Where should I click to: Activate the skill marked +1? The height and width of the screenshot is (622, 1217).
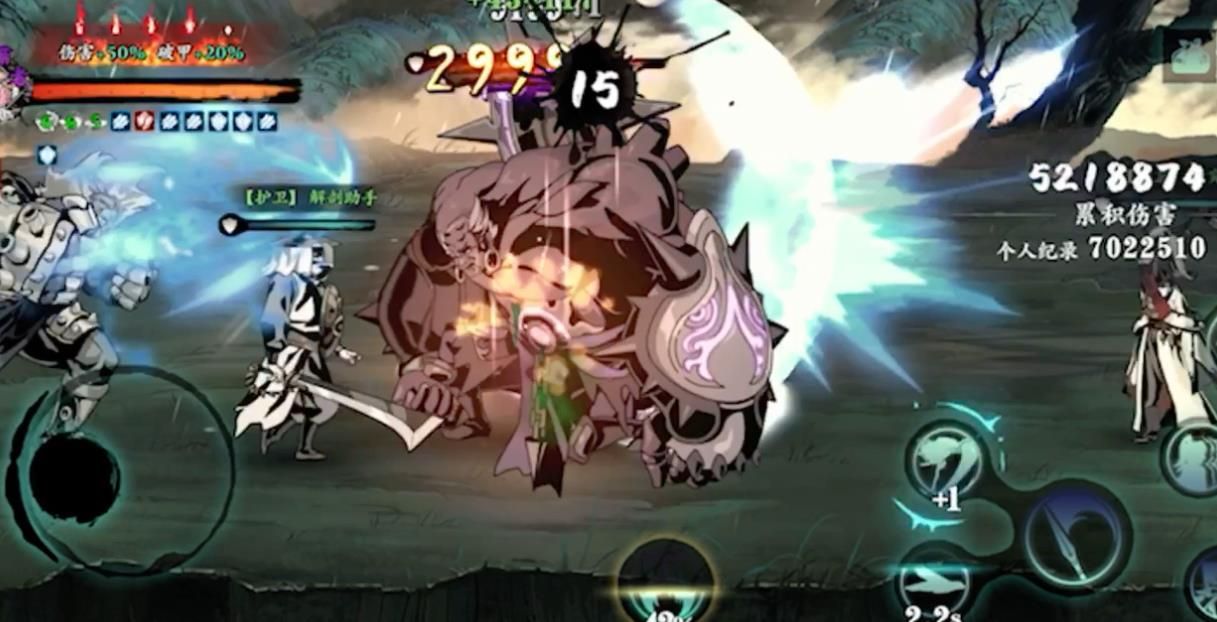point(945,462)
